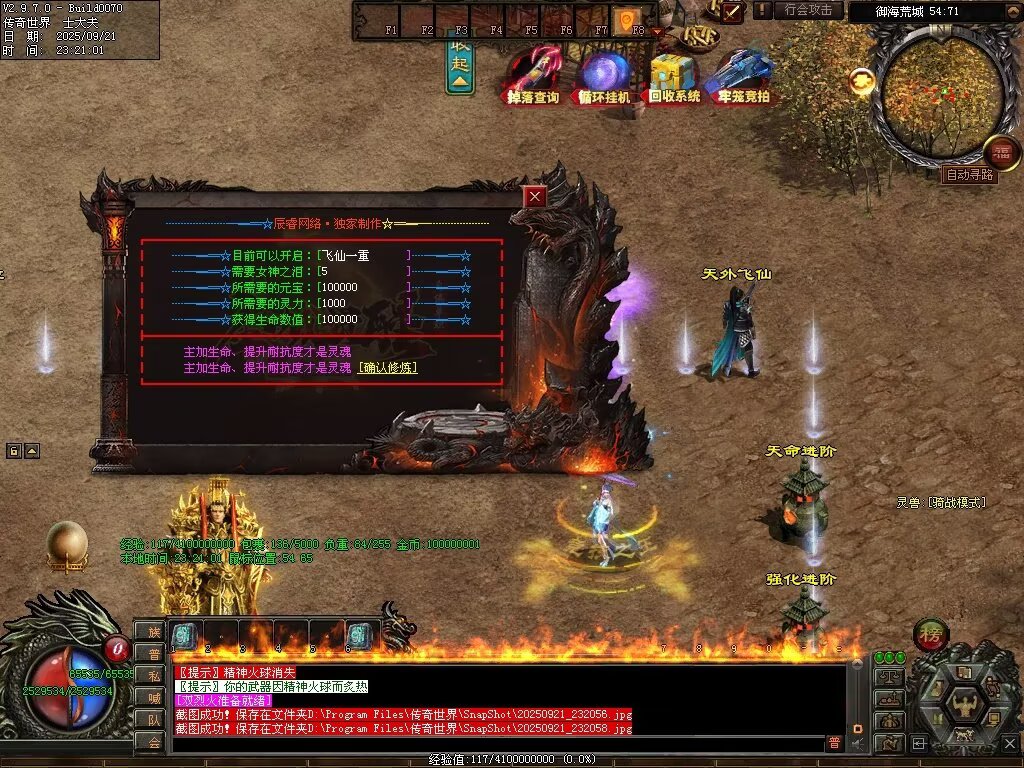Switch to the 私 private chat channel
The height and width of the screenshot is (768, 1024).
[x=153, y=675]
